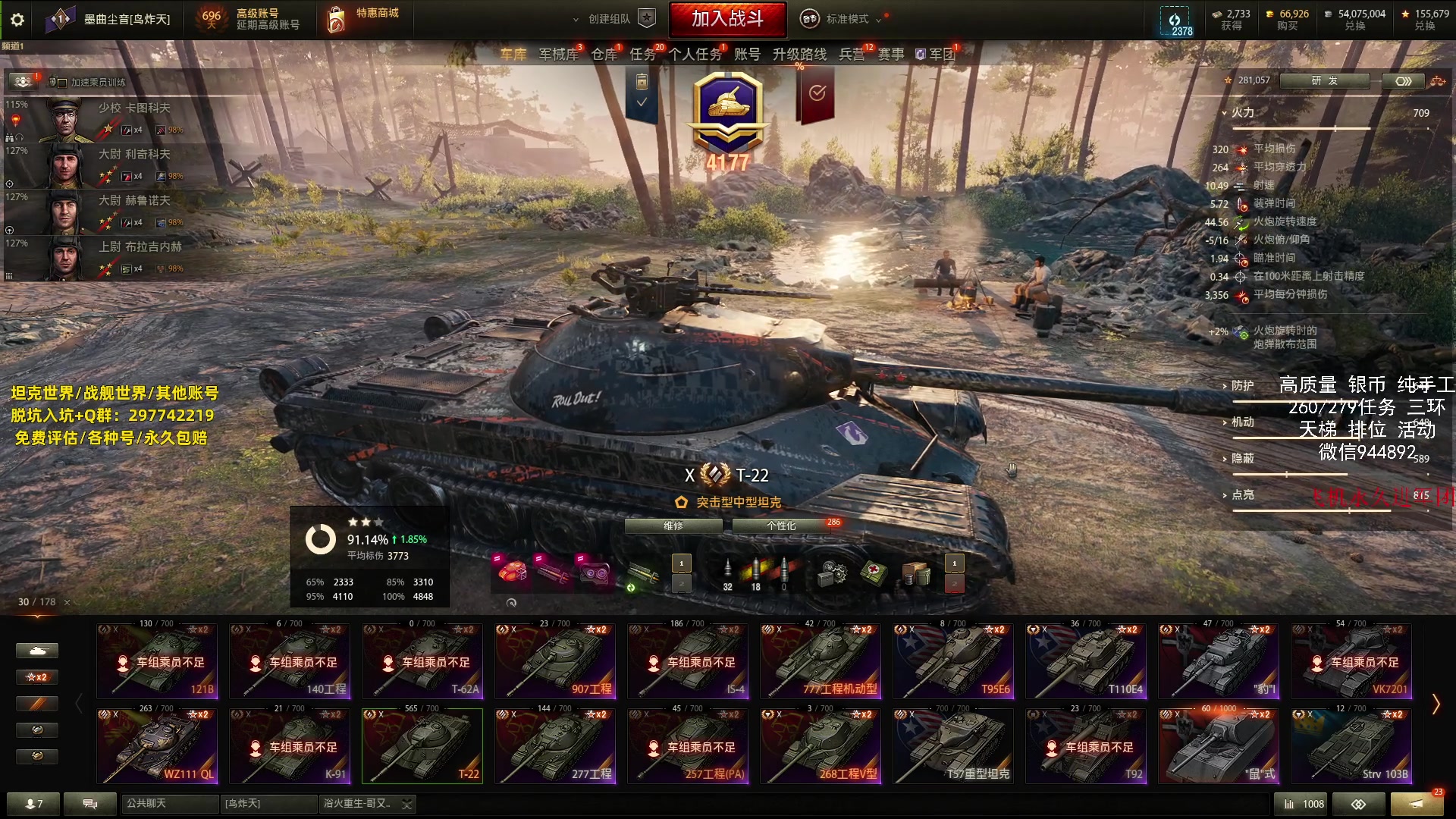Open the 特惠商城 premium shop

tap(364, 19)
